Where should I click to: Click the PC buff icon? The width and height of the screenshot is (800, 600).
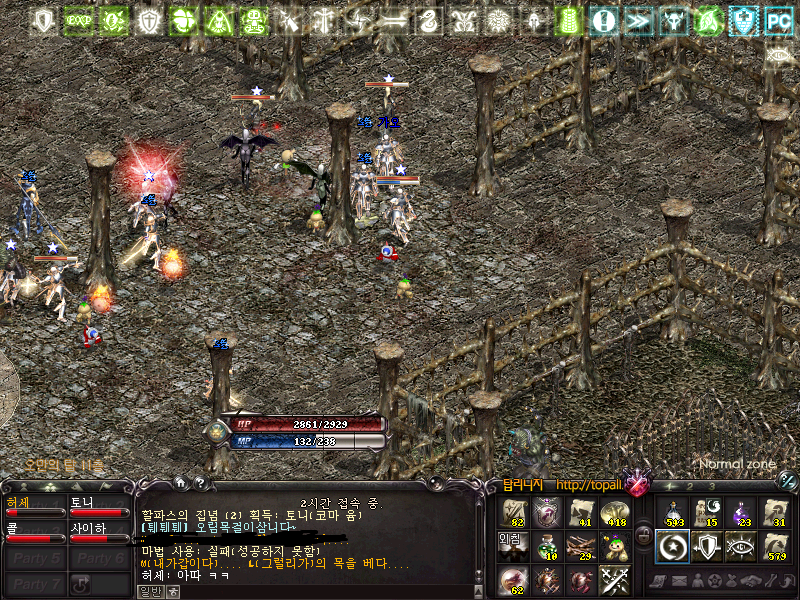[778, 19]
